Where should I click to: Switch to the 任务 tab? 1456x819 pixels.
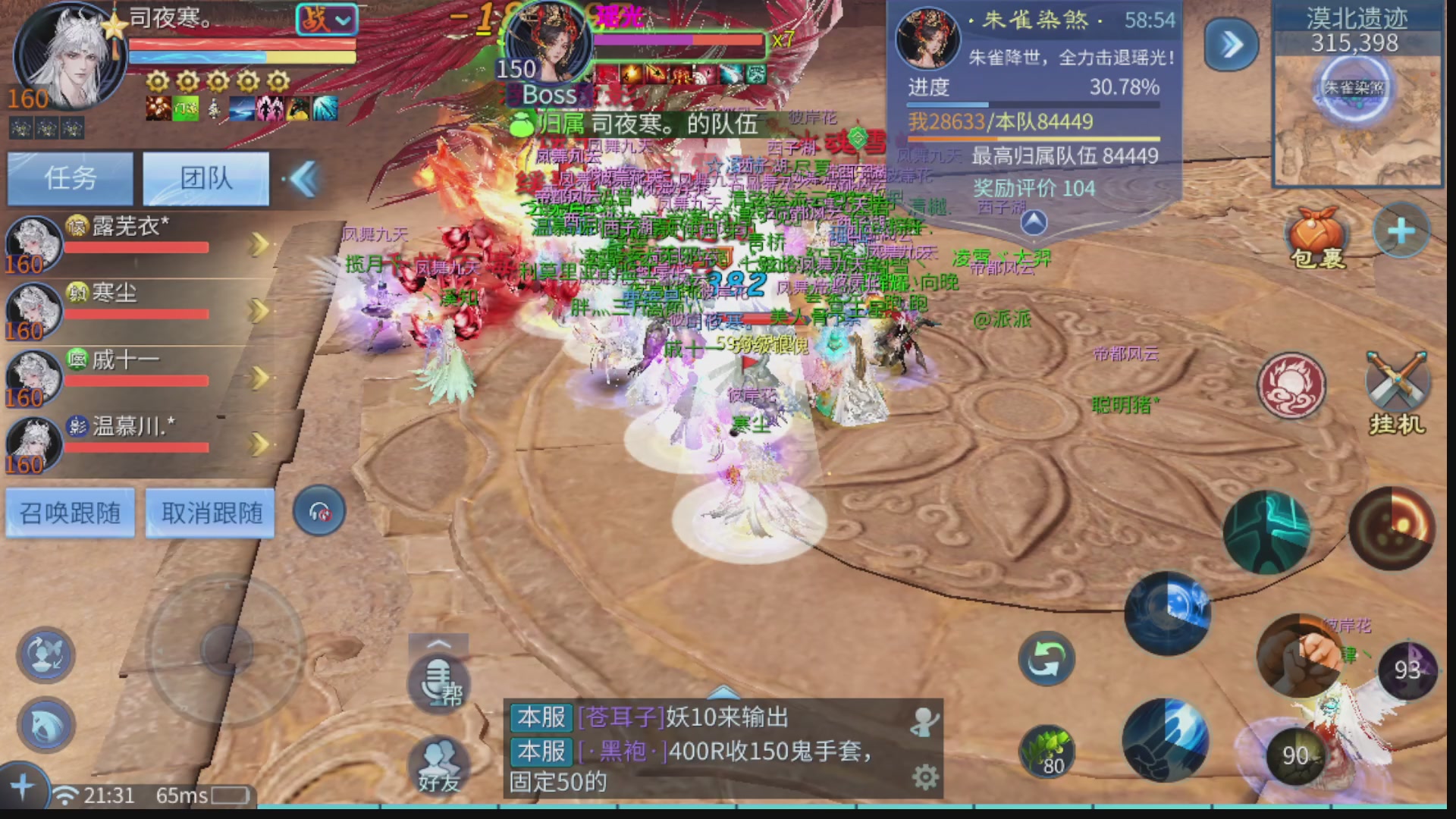(70, 178)
